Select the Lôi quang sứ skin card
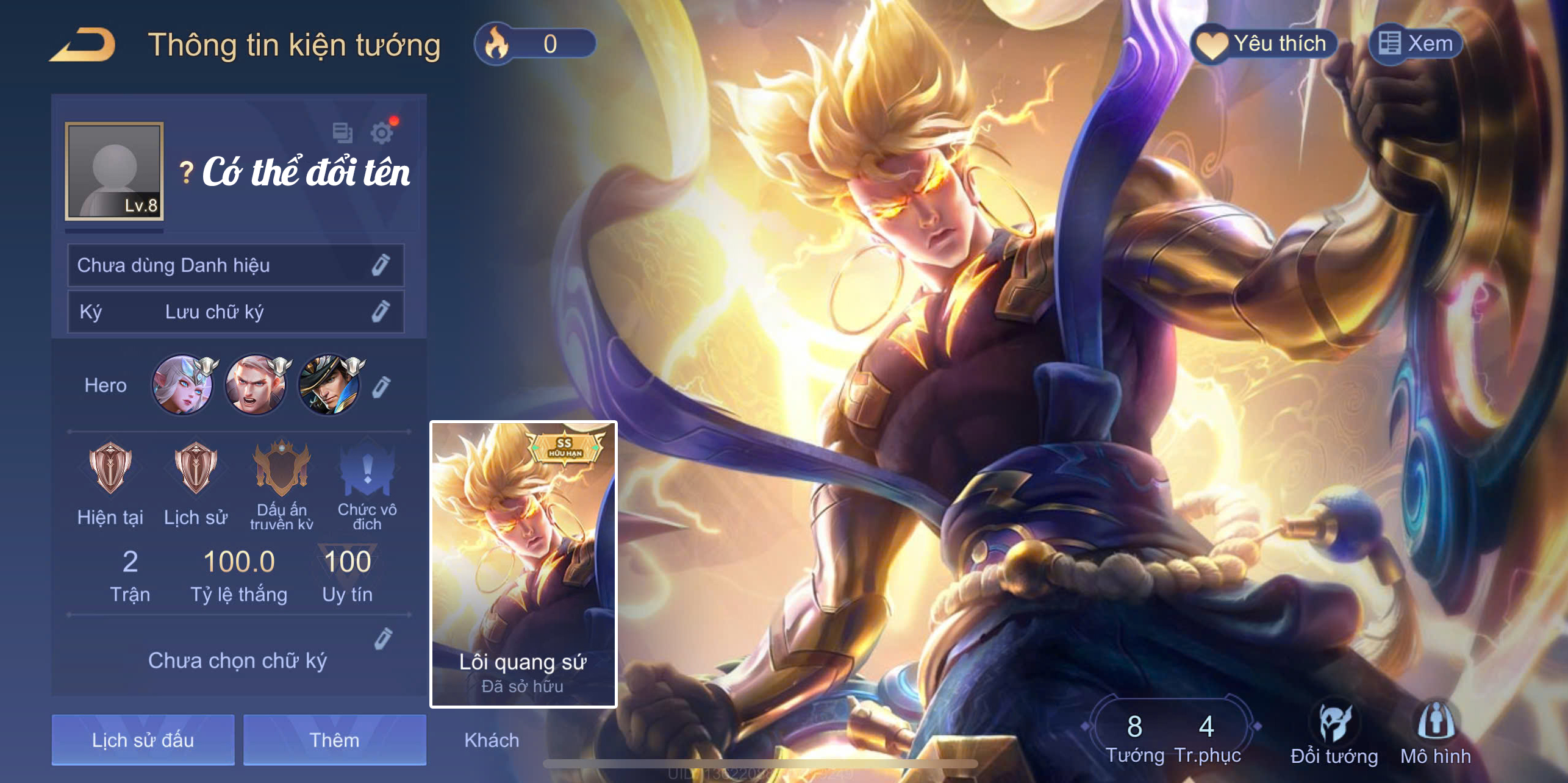1568x783 pixels. point(523,563)
